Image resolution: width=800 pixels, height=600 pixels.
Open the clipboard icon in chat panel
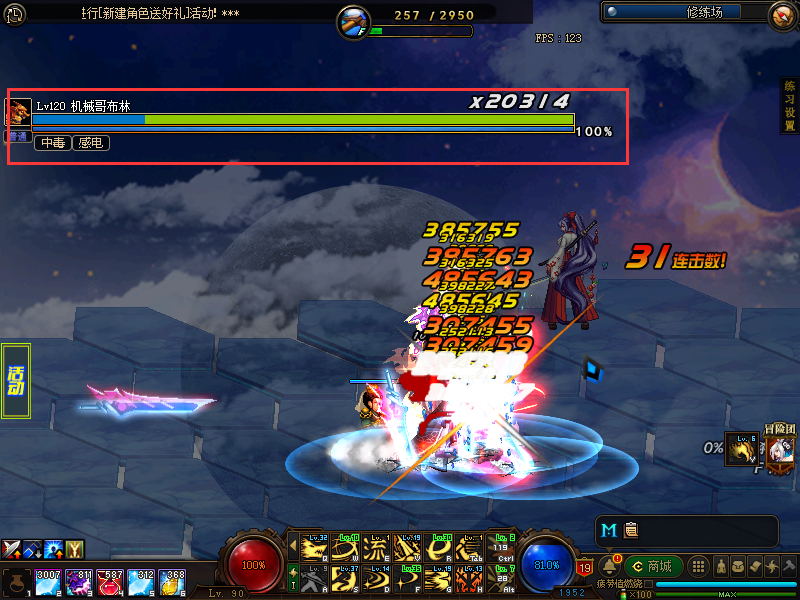(x=630, y=529)
